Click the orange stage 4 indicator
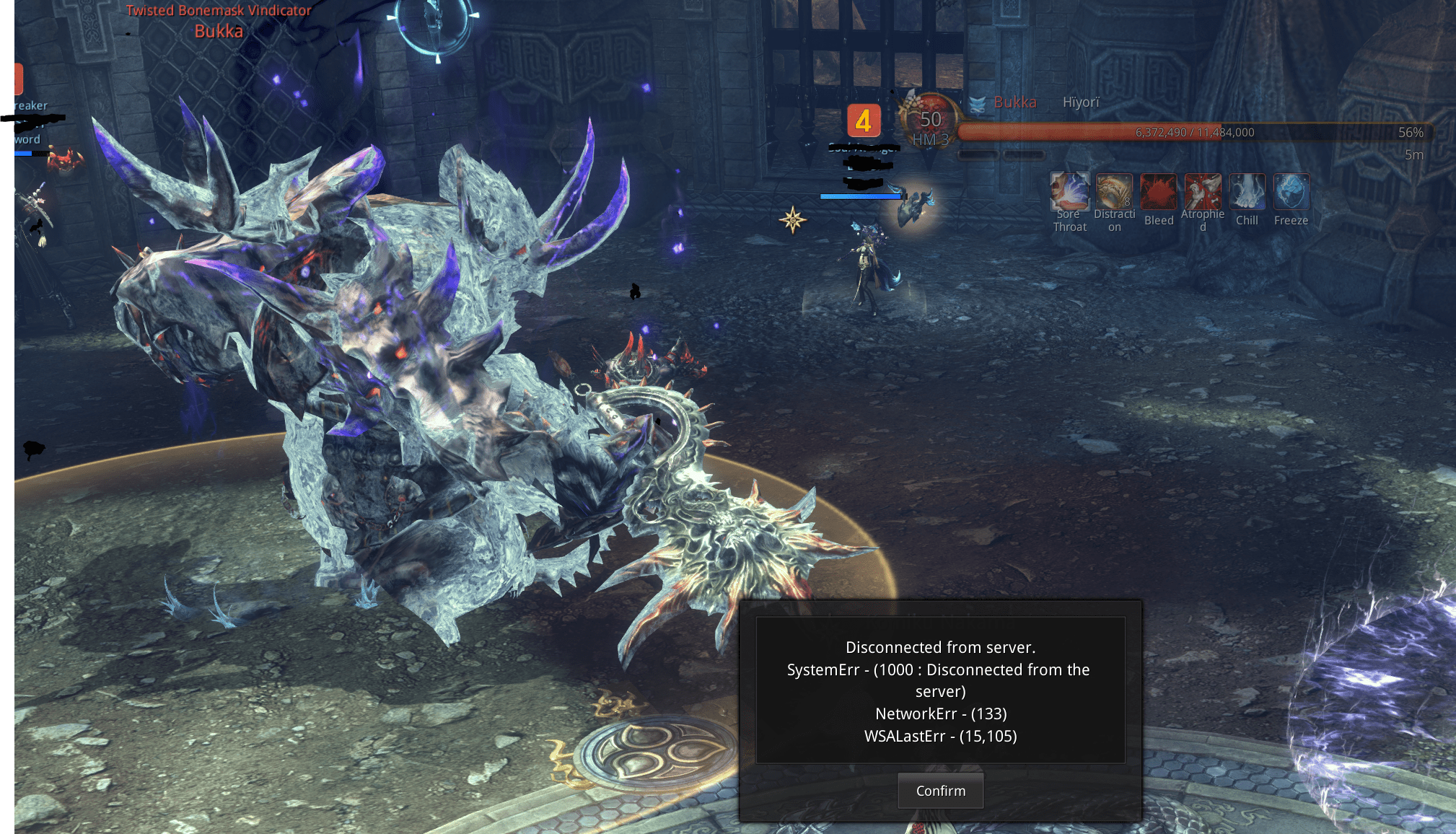The height and width of the screenshot is (834, 1456). 865,121
